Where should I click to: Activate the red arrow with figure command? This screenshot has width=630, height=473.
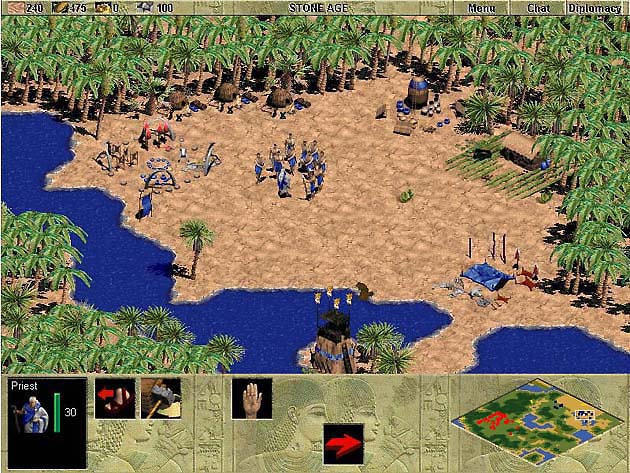pos(114,397)
